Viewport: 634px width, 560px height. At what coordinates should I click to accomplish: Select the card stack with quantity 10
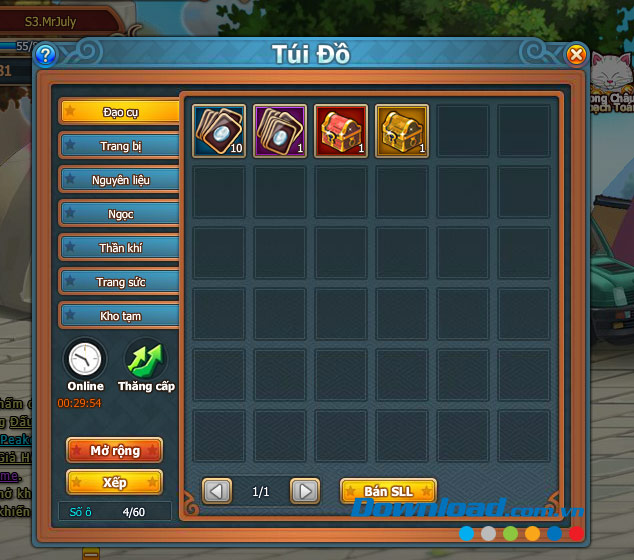click(219, 131)
